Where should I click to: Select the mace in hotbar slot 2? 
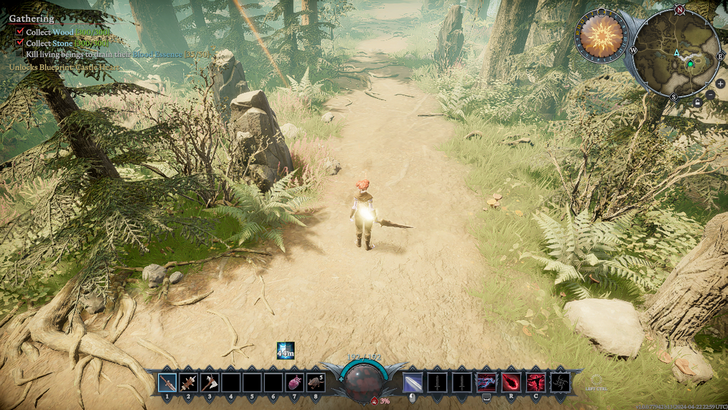point(188,382)
